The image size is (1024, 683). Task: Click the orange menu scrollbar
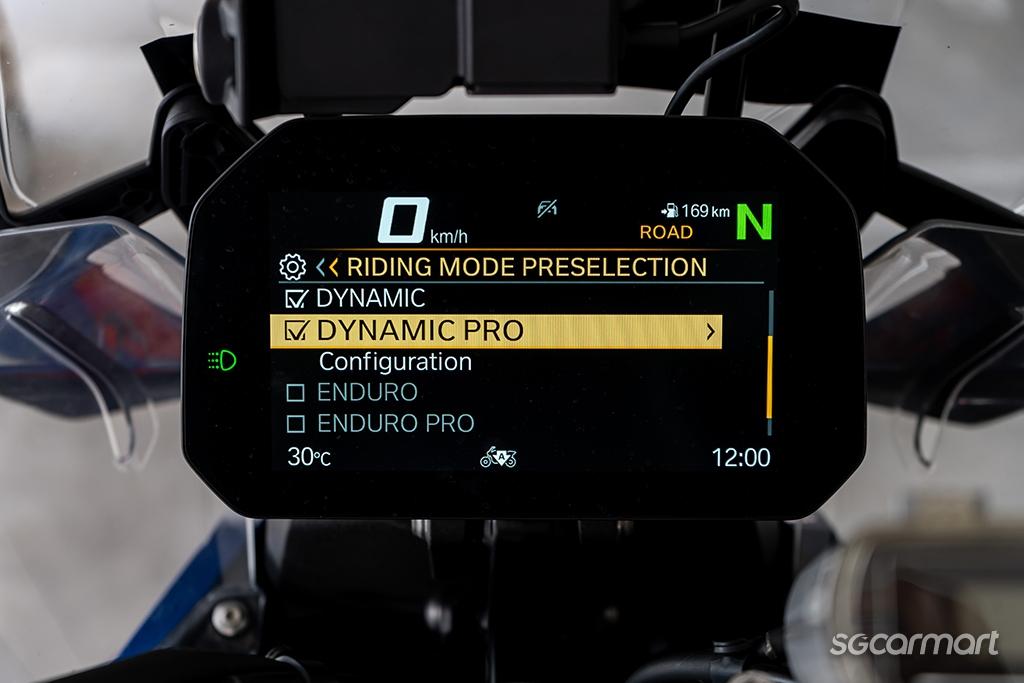coord(768,377)
